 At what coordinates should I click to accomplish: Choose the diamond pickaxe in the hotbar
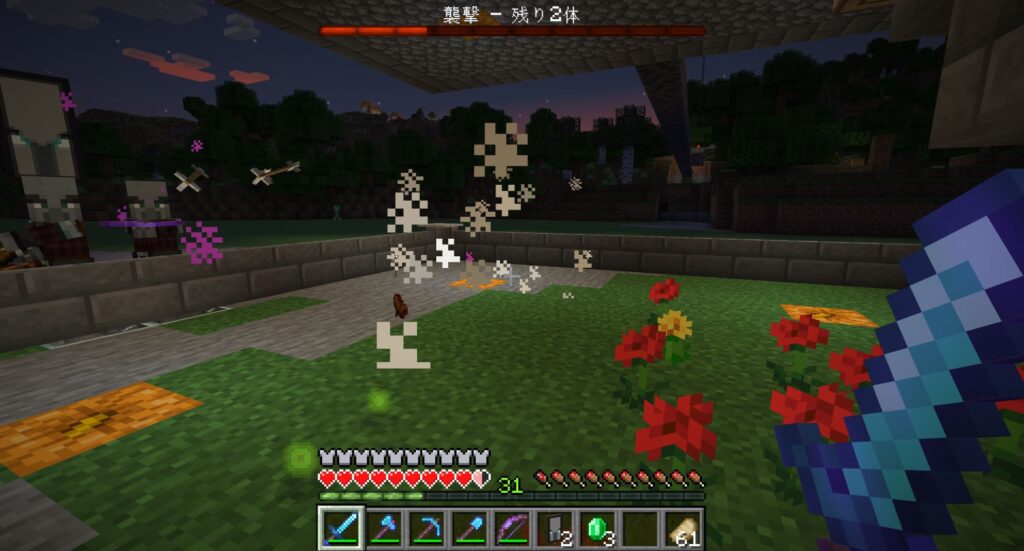pyautogui.click(x=426, y=527)
